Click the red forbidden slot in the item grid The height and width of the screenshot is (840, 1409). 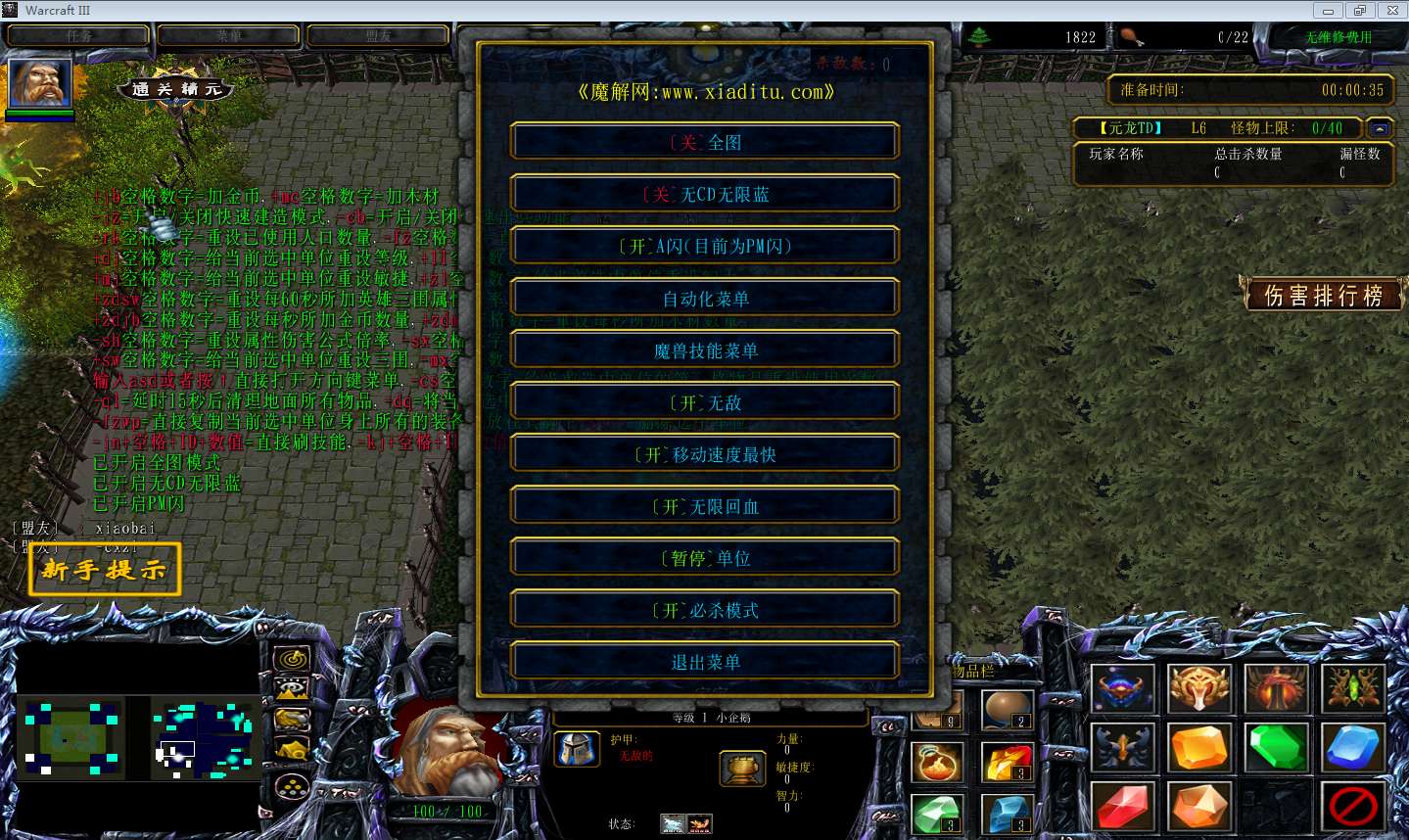click(1351, 807)
